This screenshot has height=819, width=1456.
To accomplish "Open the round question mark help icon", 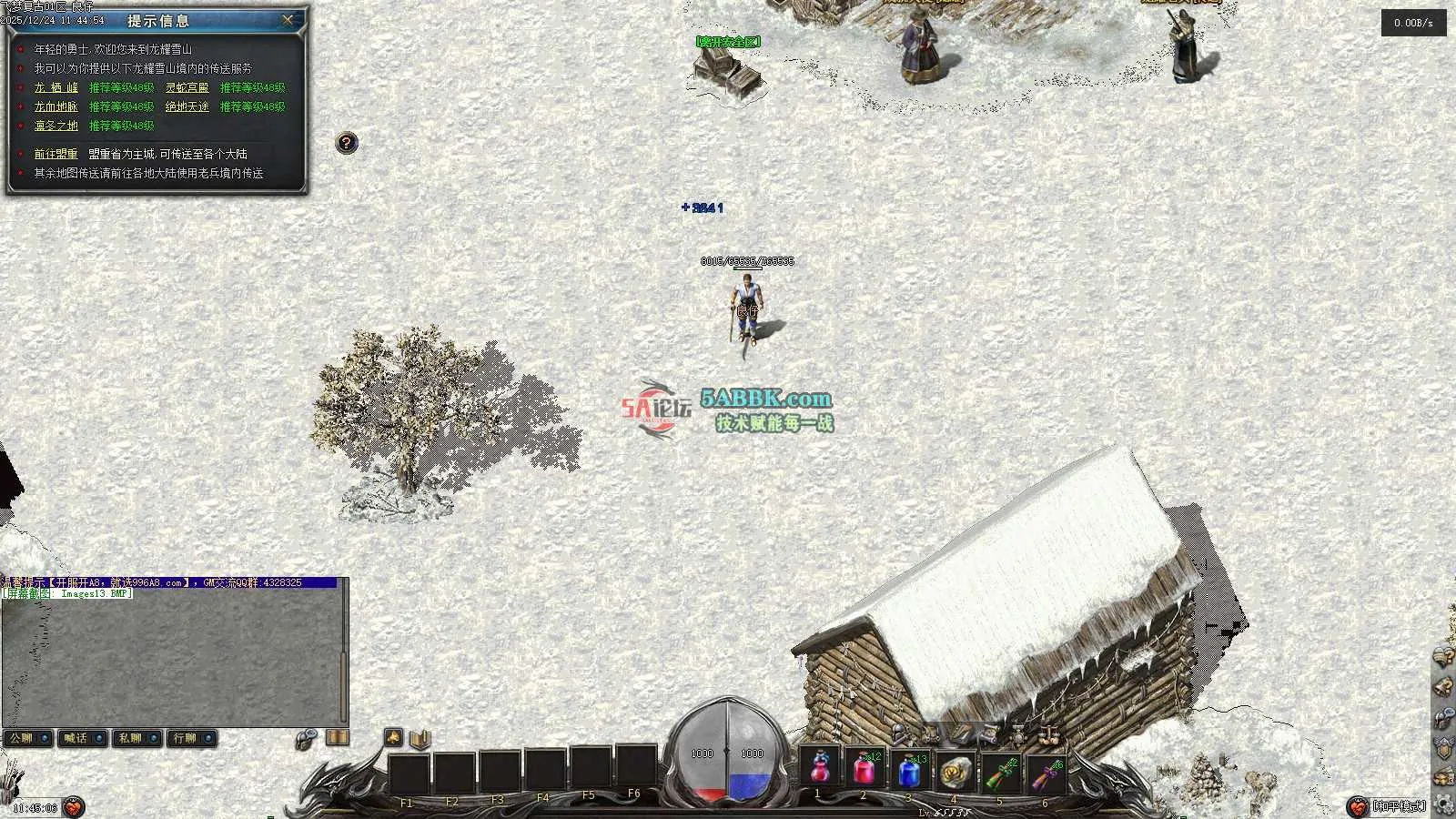I will click(347, 143).
